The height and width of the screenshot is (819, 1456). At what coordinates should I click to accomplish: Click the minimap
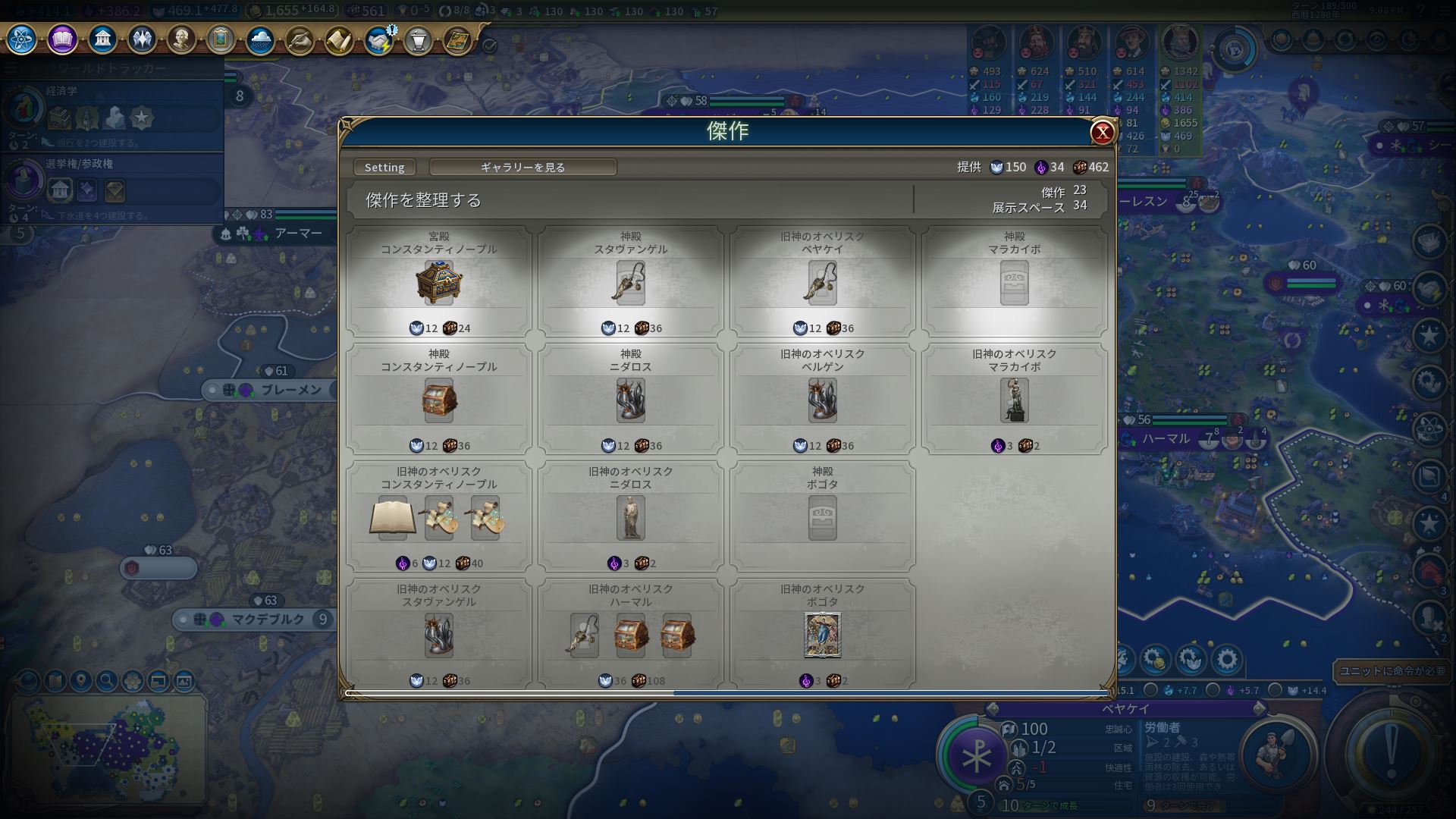pos(106,747)
